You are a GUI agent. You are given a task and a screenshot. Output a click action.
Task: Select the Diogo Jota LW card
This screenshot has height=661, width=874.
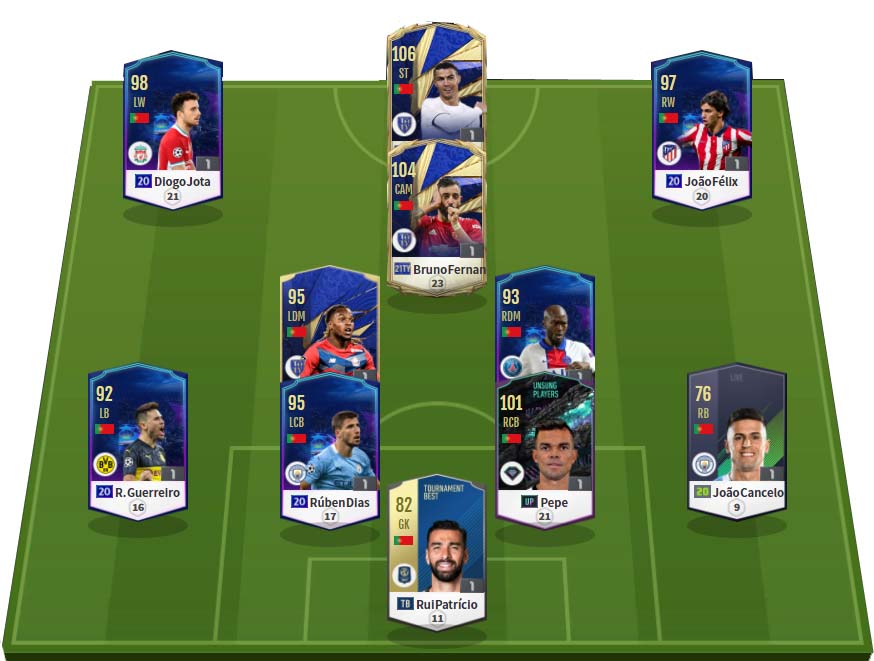(173, 128)
